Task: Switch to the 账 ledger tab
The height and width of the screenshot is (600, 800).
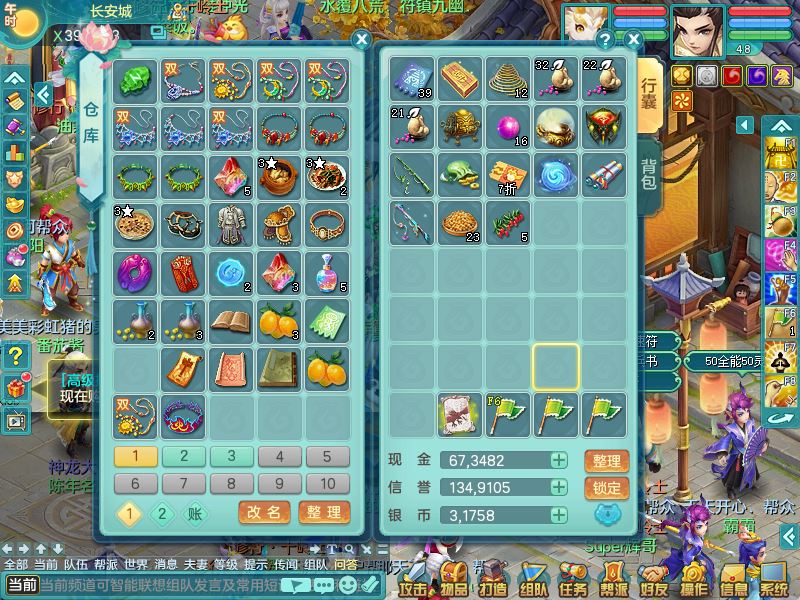Action: (195, 513)
